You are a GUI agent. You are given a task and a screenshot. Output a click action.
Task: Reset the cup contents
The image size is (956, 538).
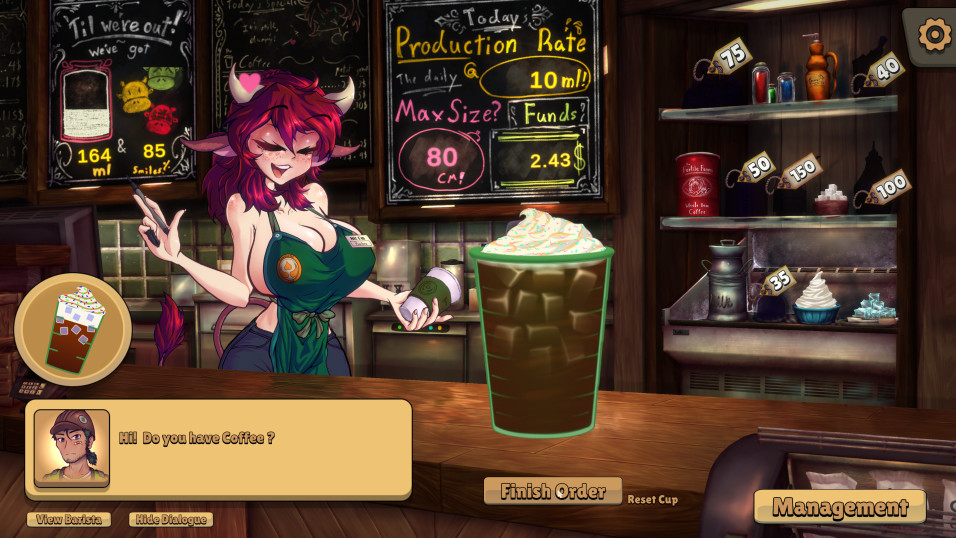[652, 499]
